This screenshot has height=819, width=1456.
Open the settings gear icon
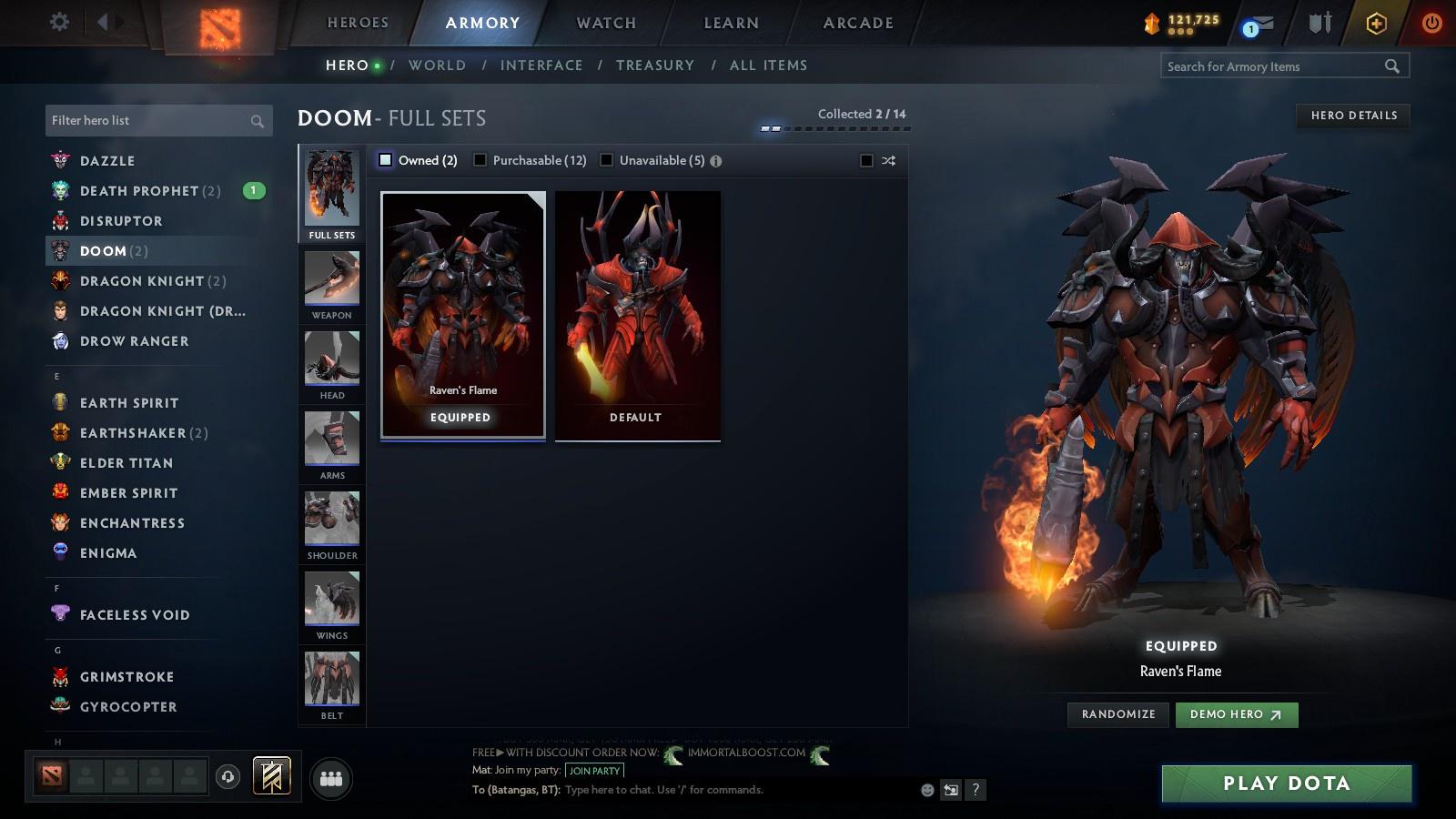click(x=58, y=21)
